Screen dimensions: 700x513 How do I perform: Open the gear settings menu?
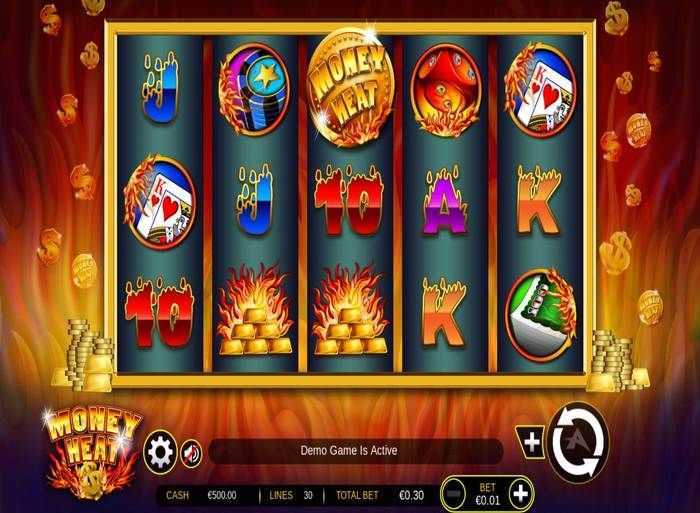click(x=160, y=449)
